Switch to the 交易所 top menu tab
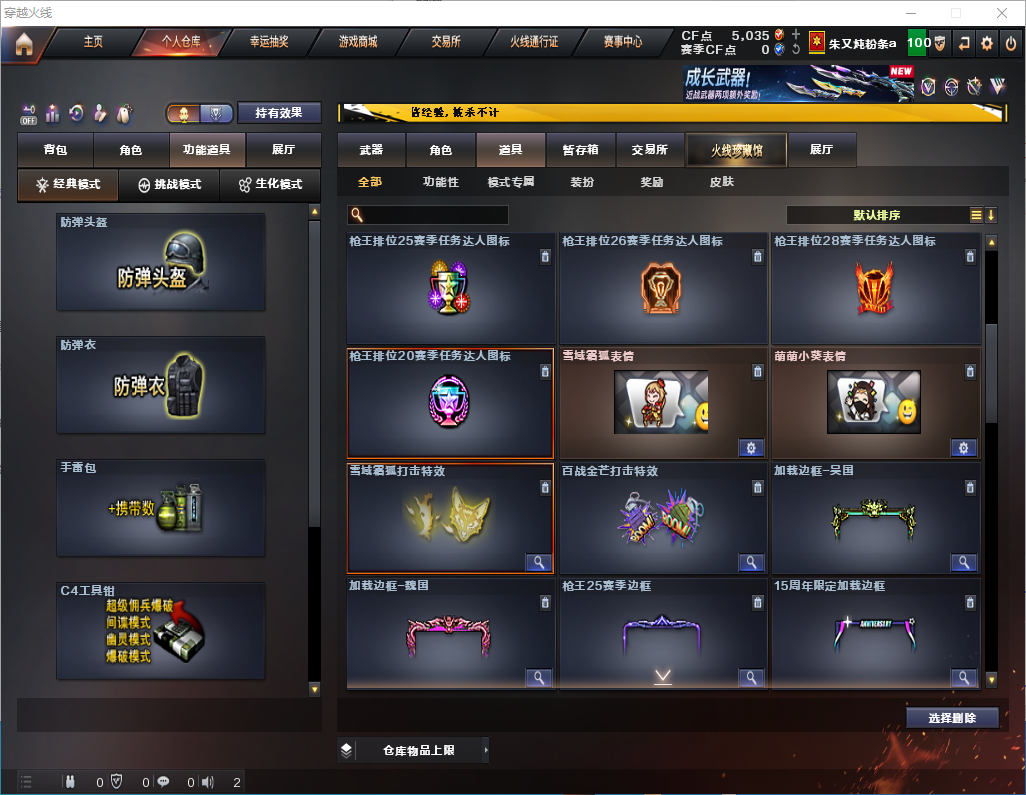The image size is (1026, 795). (x=446, y=42)
